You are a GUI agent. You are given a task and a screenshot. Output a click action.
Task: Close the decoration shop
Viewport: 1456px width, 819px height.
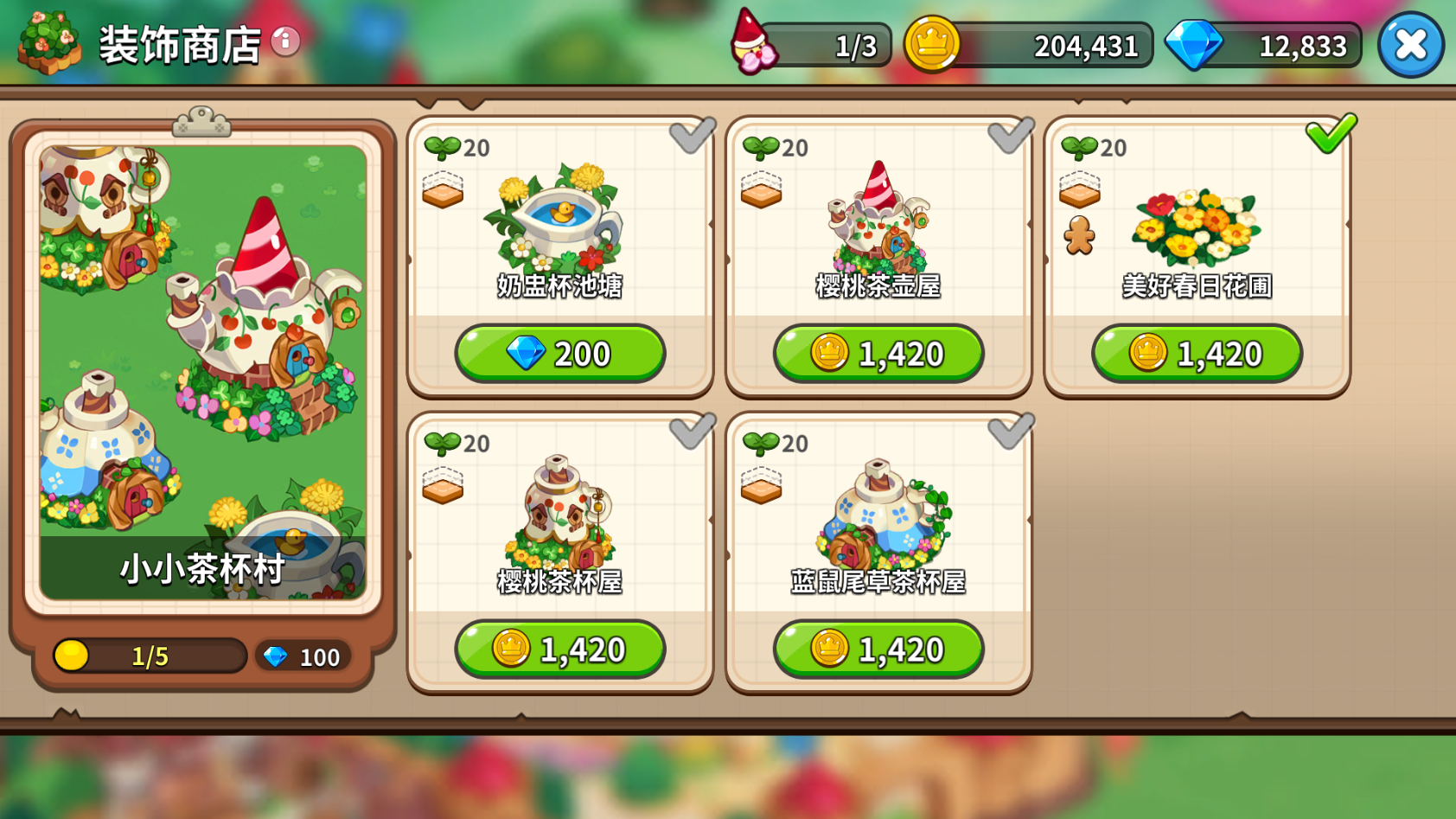1410,45
